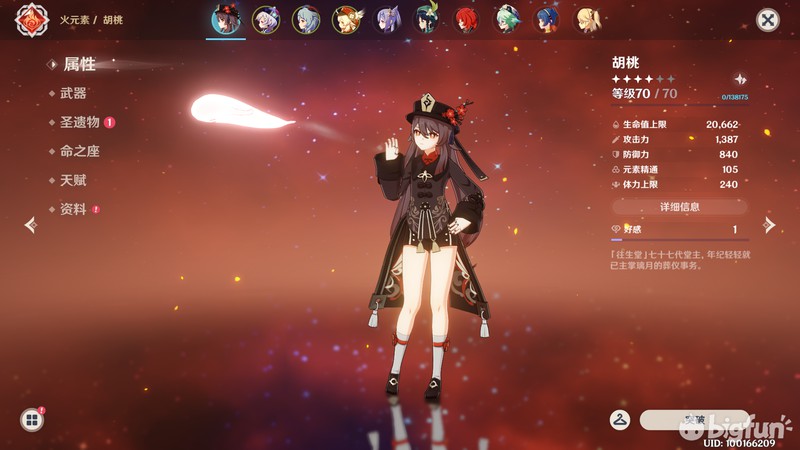Switch to Venti's portrait with green beret
This screenshot has height=450, width=800.
click(427, 20)
